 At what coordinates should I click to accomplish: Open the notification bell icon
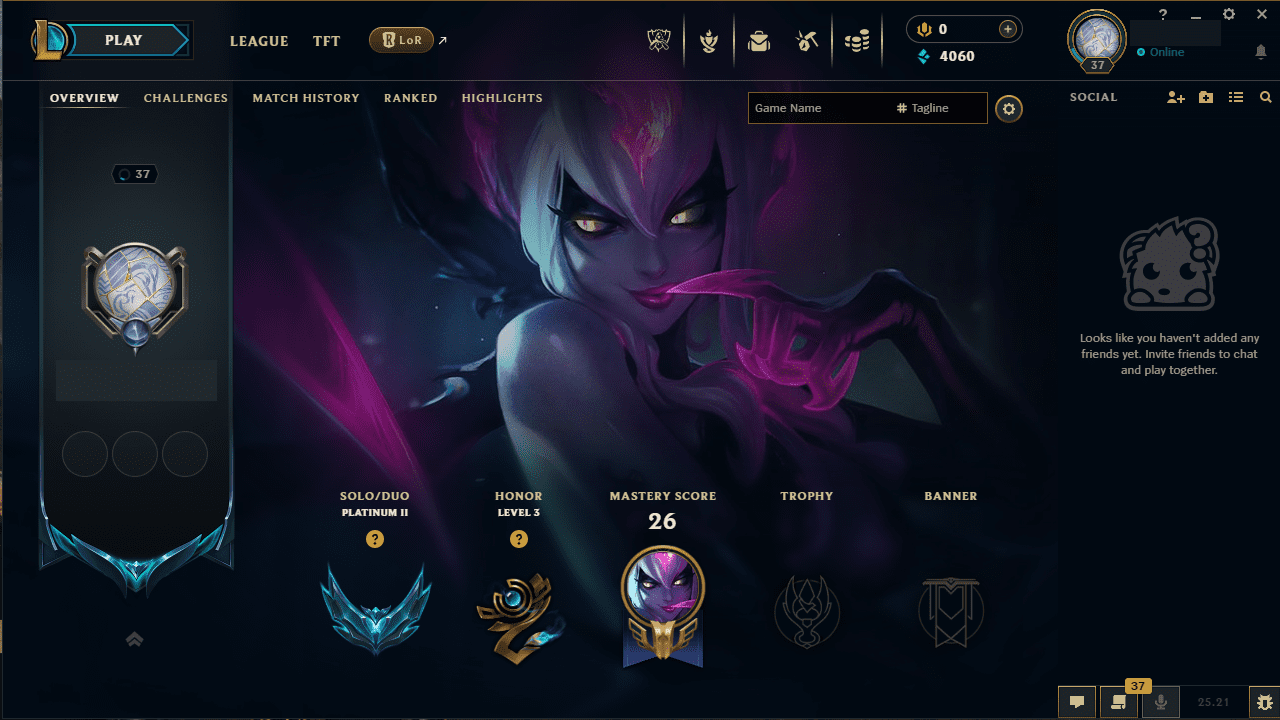point(1260,52)
